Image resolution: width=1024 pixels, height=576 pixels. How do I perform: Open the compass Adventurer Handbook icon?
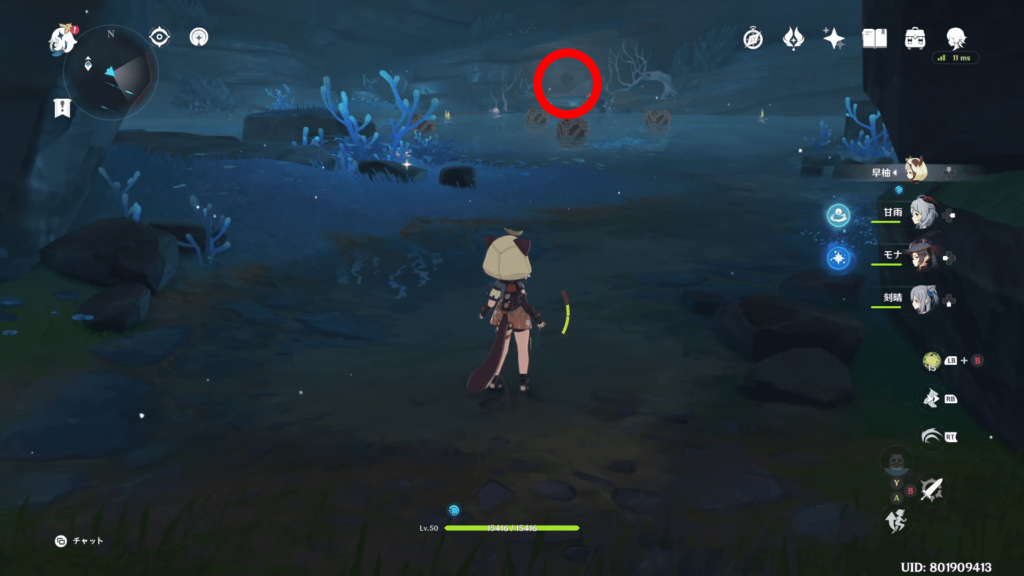753,38
